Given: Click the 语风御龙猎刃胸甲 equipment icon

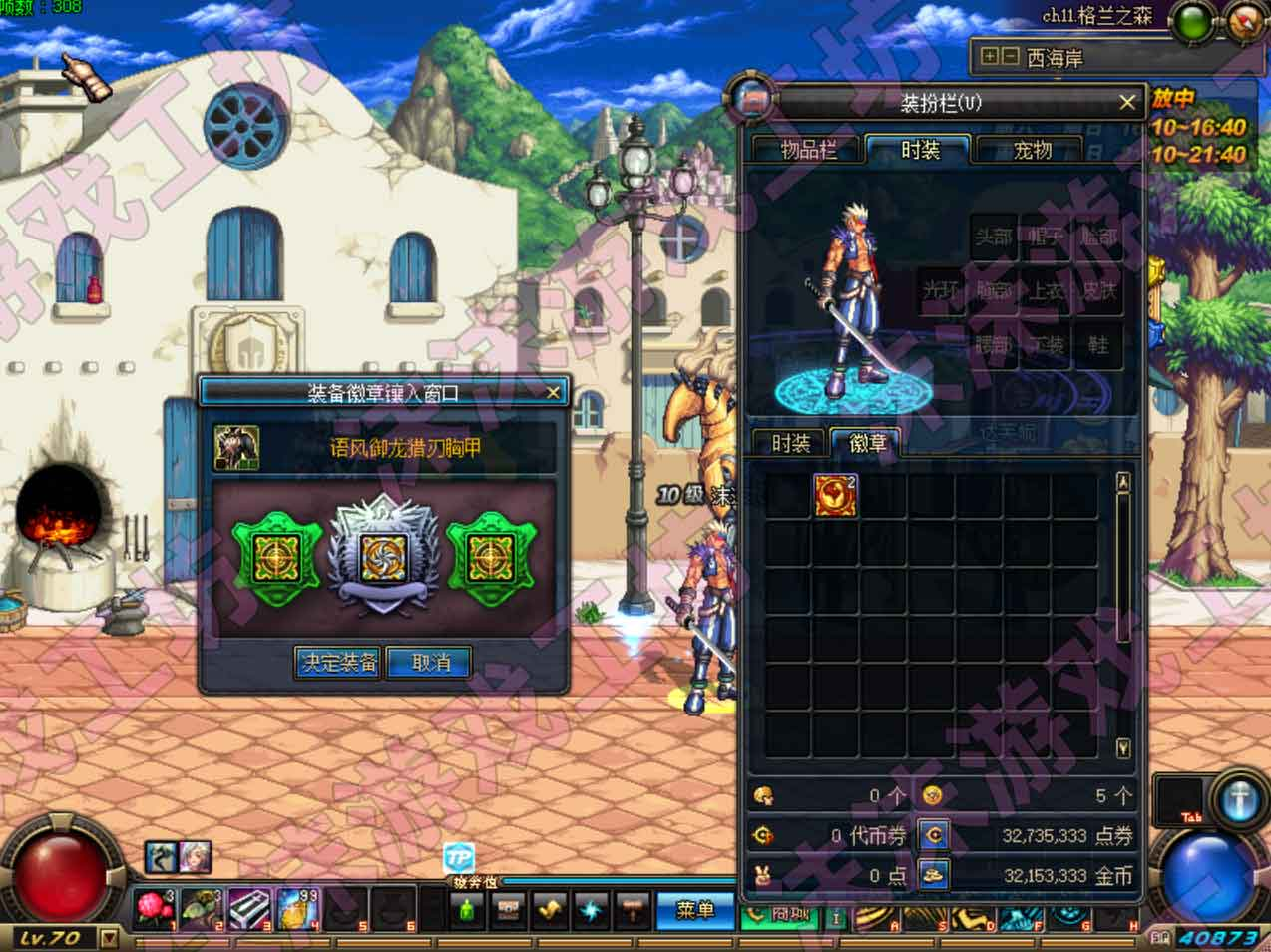Looking at the screenshot, I should 237,448.
